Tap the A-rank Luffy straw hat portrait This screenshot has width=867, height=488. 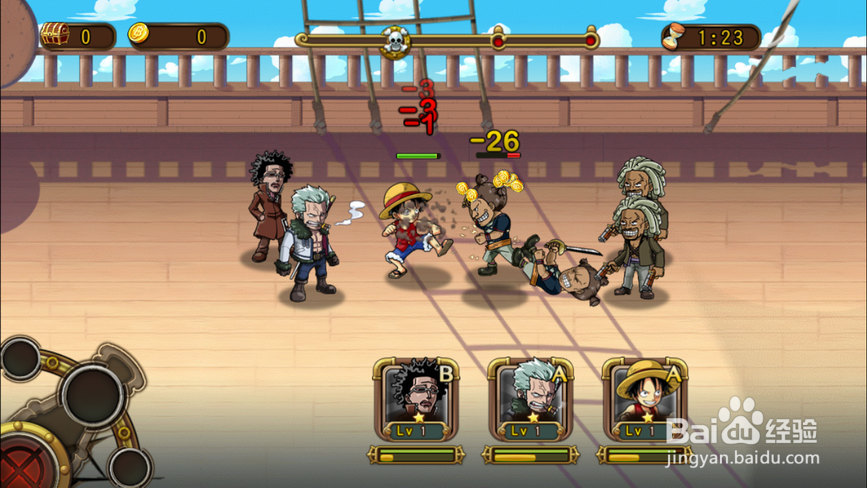(644, 399)
